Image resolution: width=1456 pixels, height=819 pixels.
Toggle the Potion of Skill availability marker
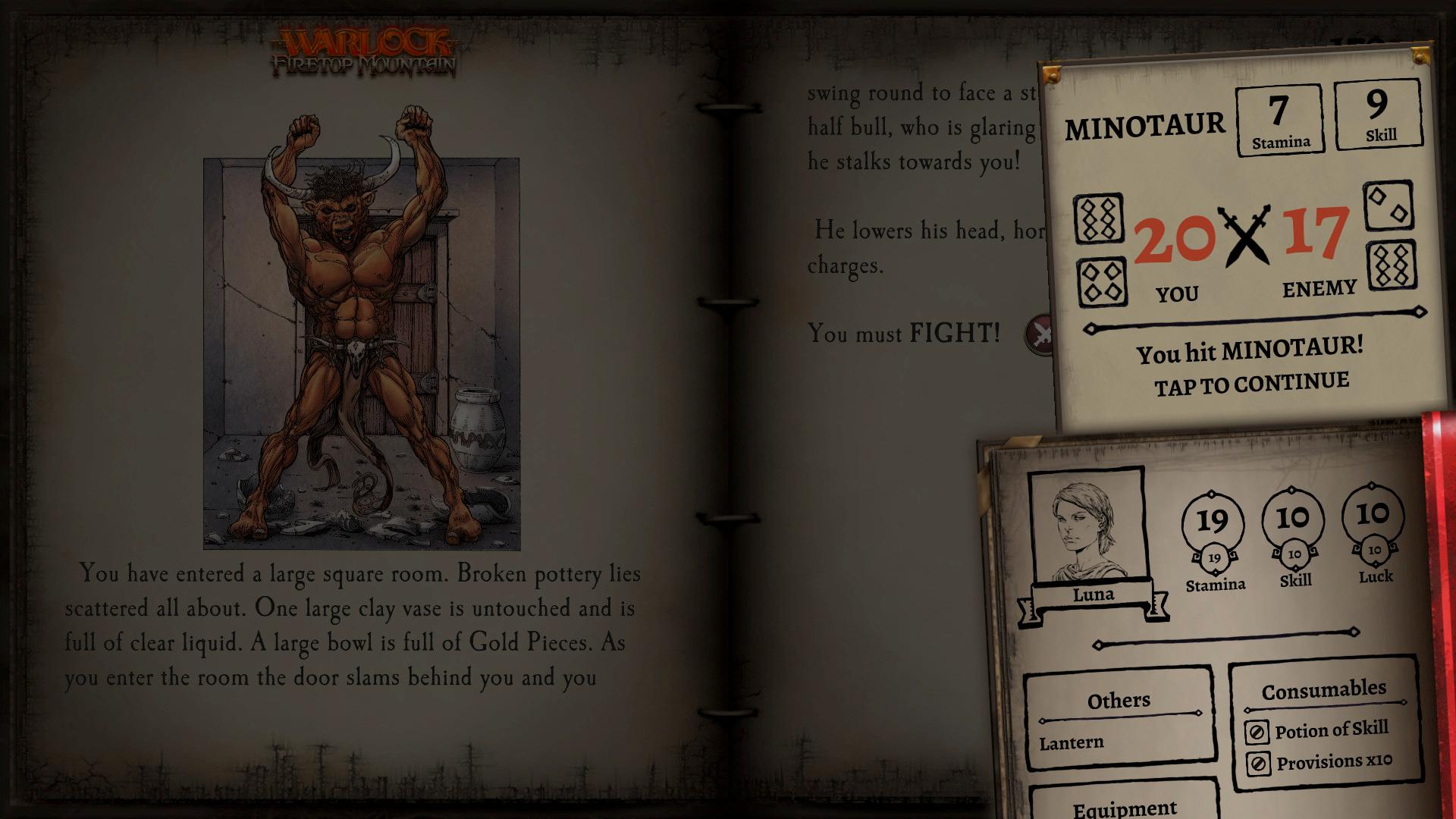1257,731
